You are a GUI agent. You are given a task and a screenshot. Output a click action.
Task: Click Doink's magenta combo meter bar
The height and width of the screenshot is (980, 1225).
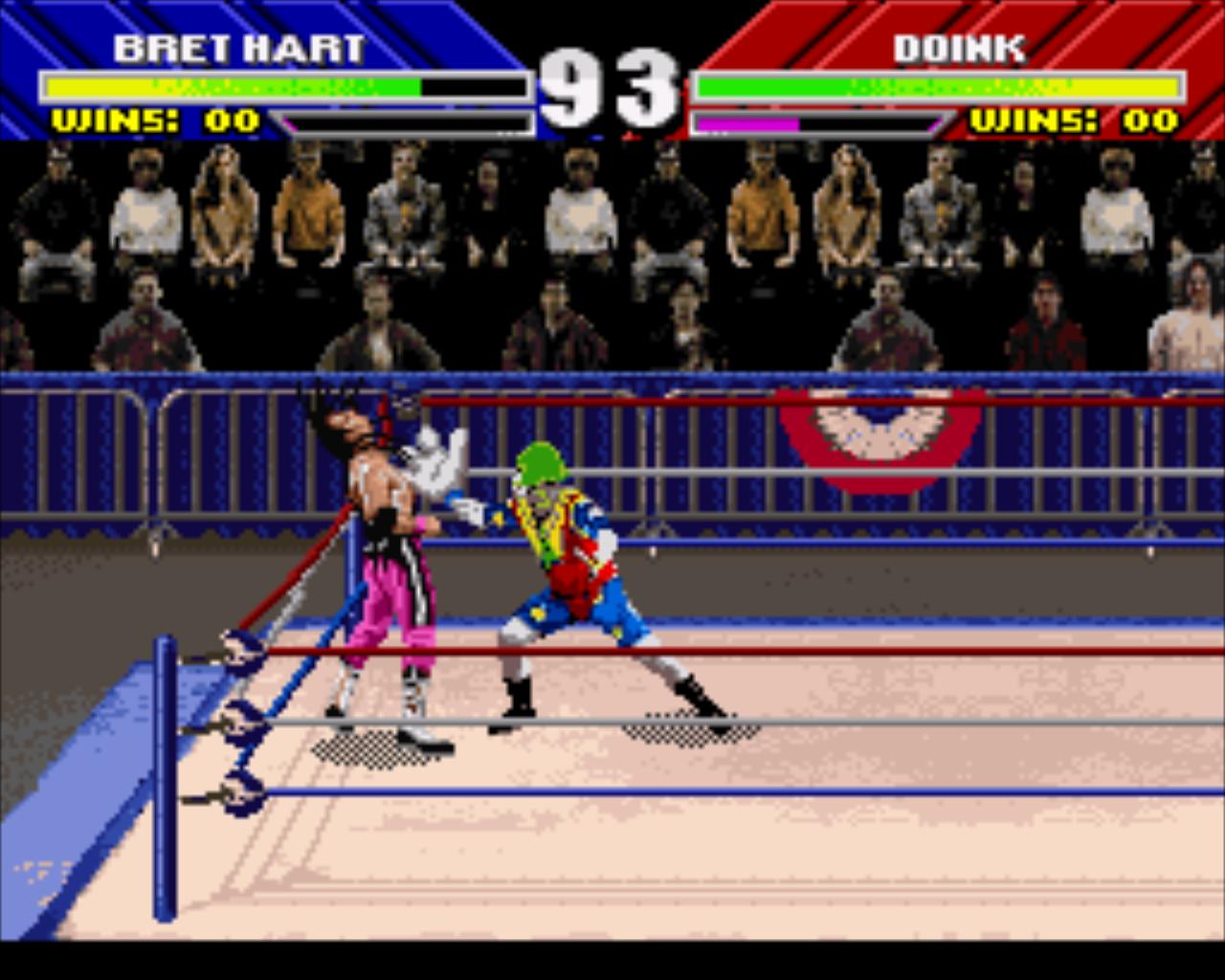(x=746, y=122)
